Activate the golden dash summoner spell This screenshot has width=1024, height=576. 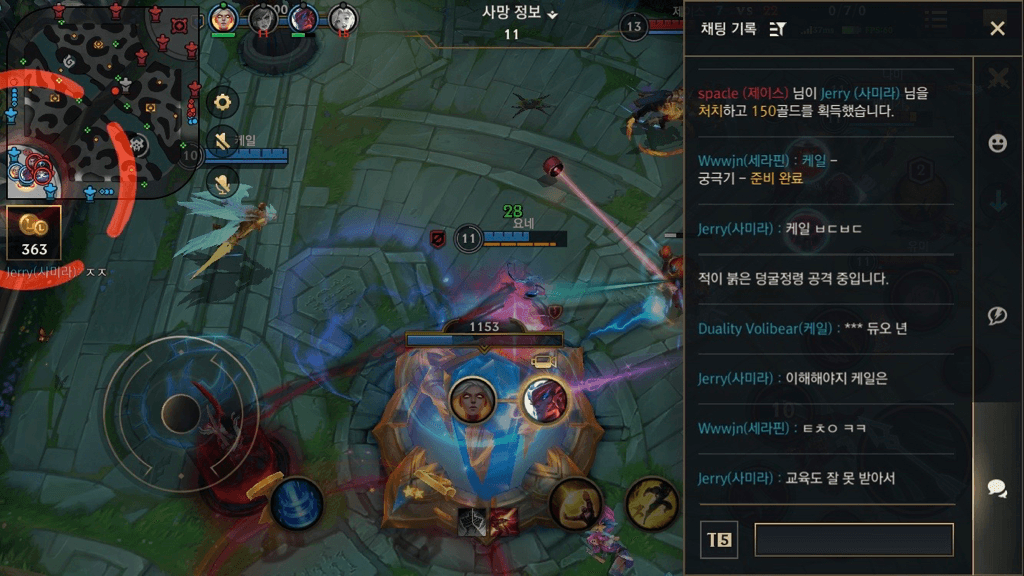(652, 503)
